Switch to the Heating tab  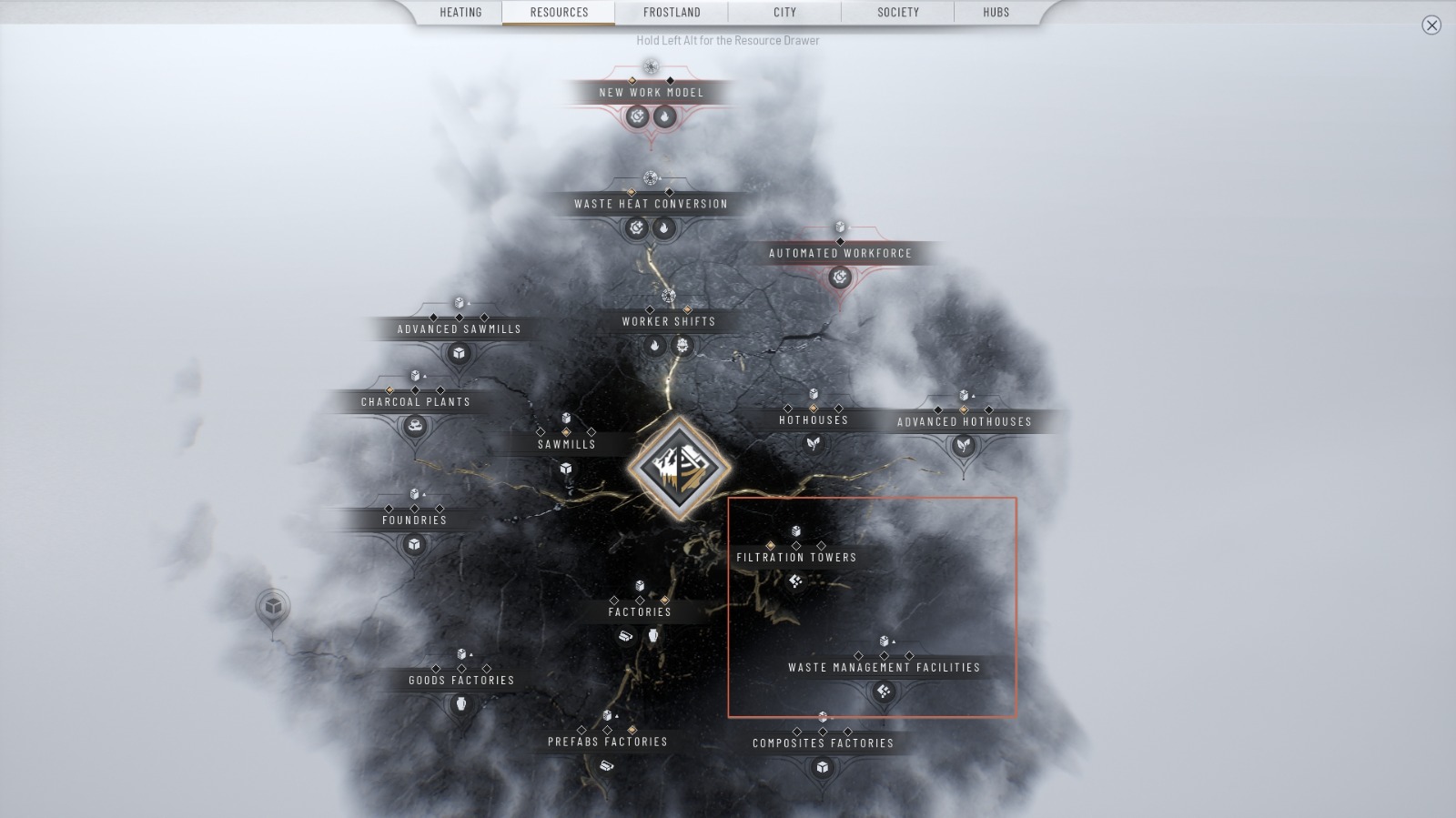click(x=460, y=12)
